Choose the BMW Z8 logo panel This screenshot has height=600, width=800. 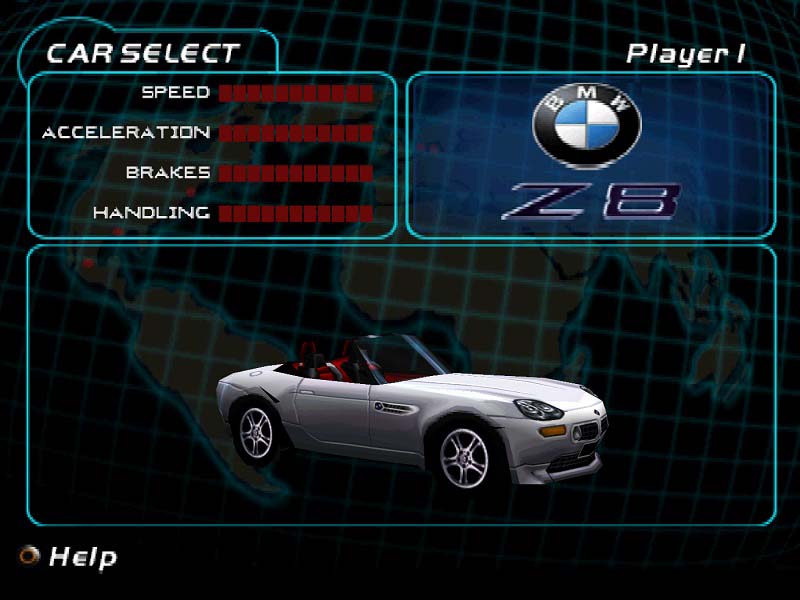coord(590,155)
